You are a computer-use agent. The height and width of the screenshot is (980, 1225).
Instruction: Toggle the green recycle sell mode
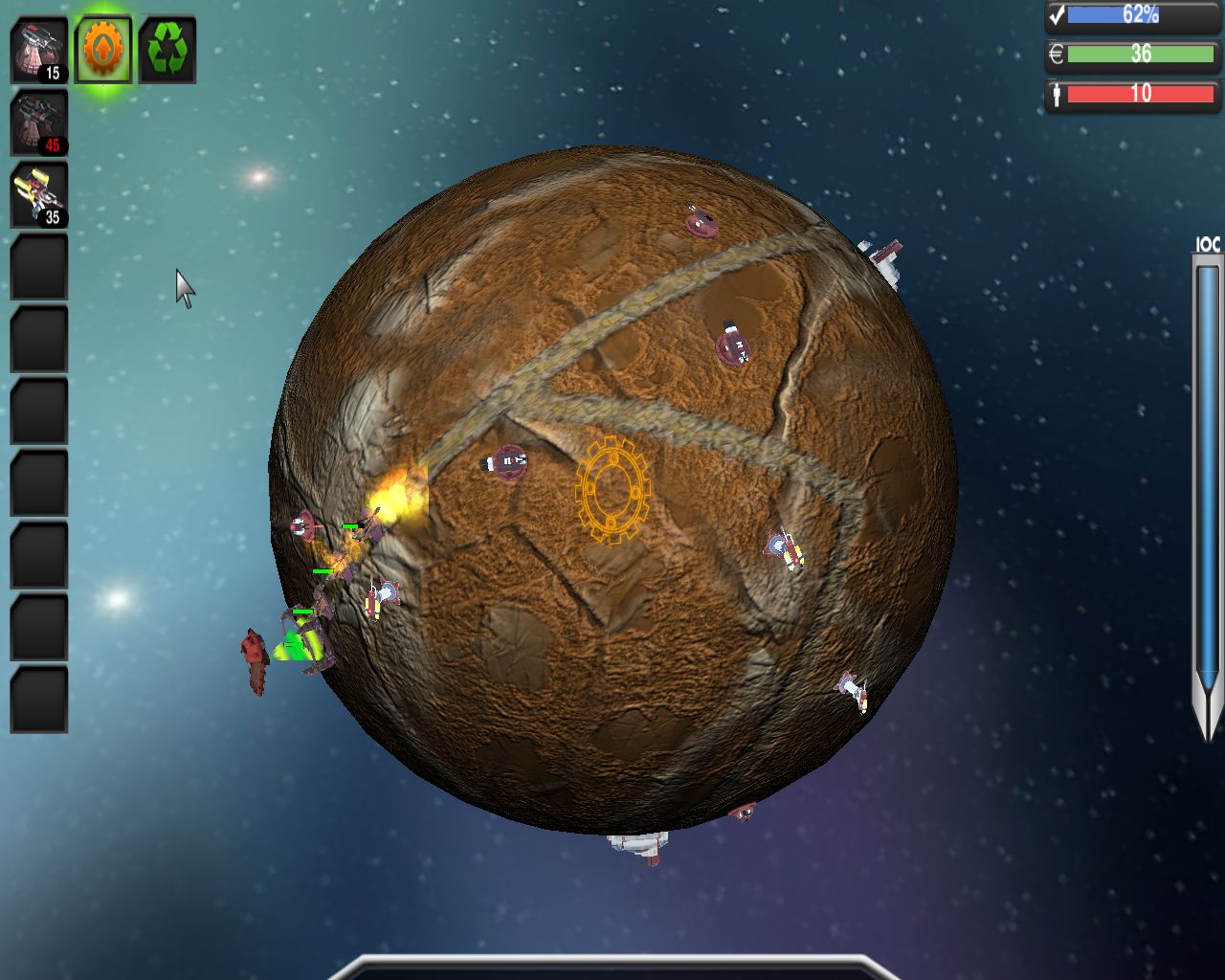(x=167, y=47)
